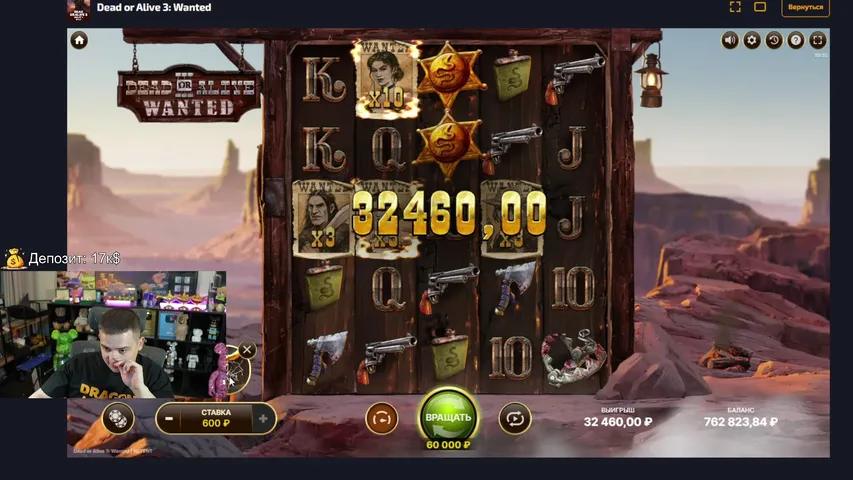The width and height of the screenshot is (853, 480).
Task: Click the Вернуться button
Action: [x=805, y=7]
